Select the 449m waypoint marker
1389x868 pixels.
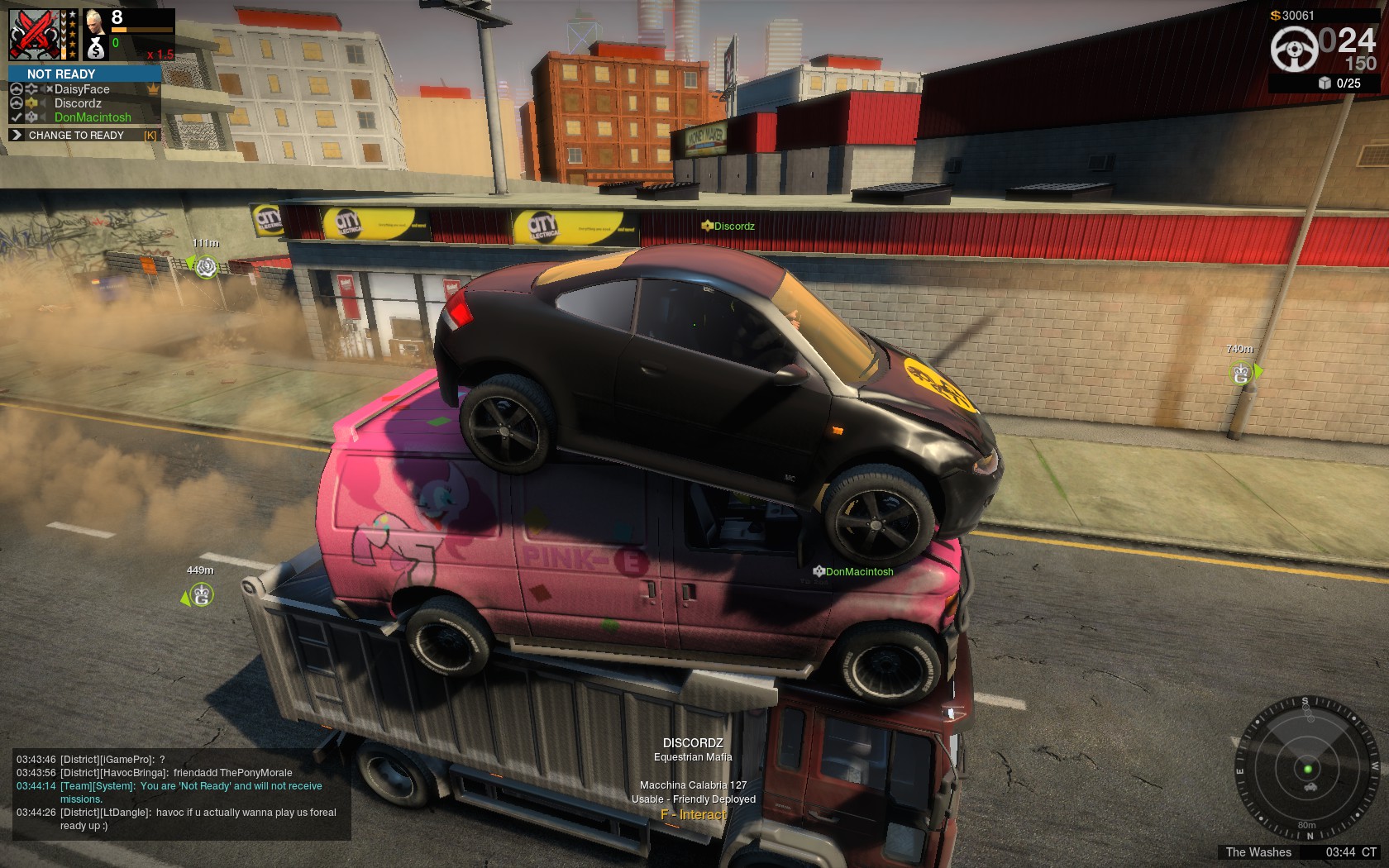click(201, 594)
